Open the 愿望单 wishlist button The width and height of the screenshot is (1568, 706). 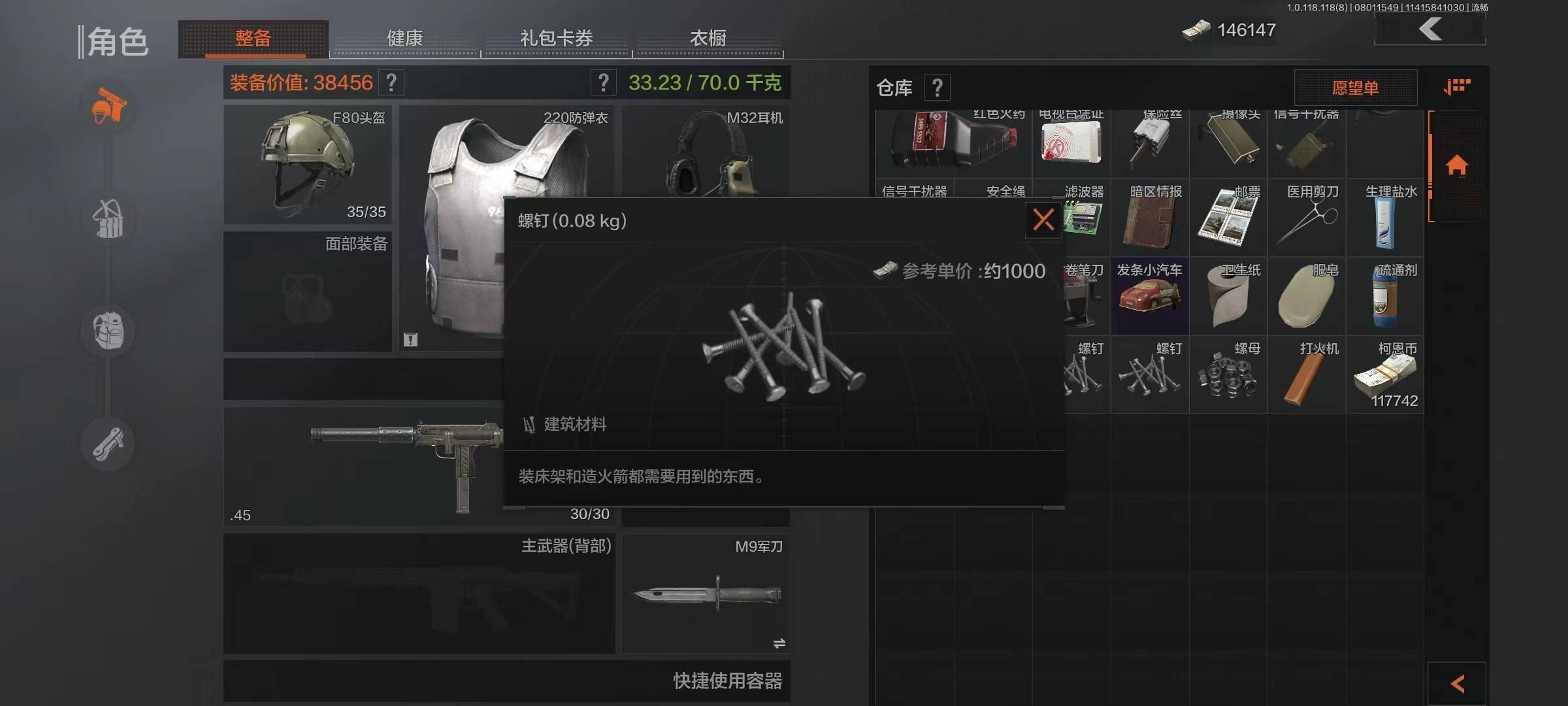tap(1356, 87)
